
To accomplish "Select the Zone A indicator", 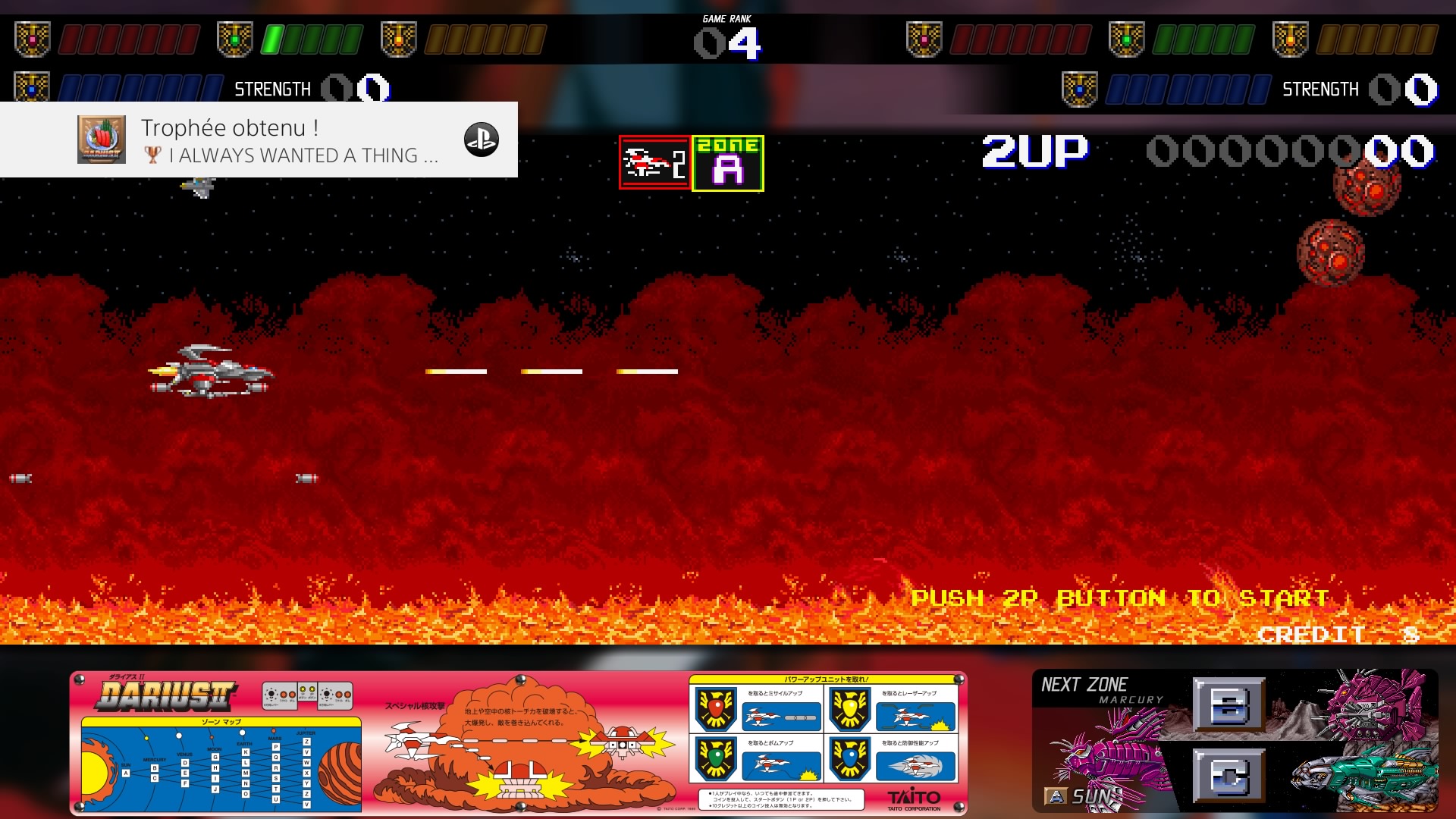I will pos(727,163).
